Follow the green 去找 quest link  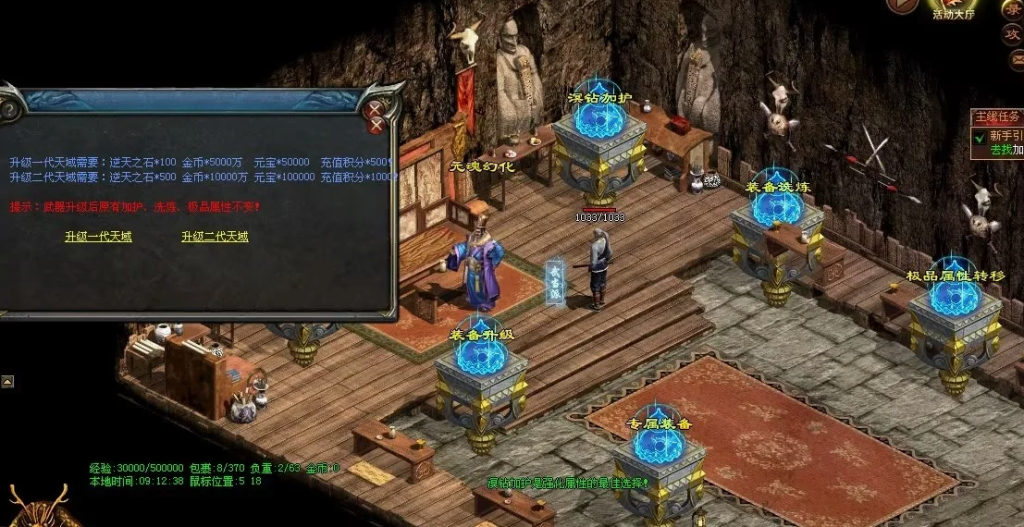click(1000, 150)
